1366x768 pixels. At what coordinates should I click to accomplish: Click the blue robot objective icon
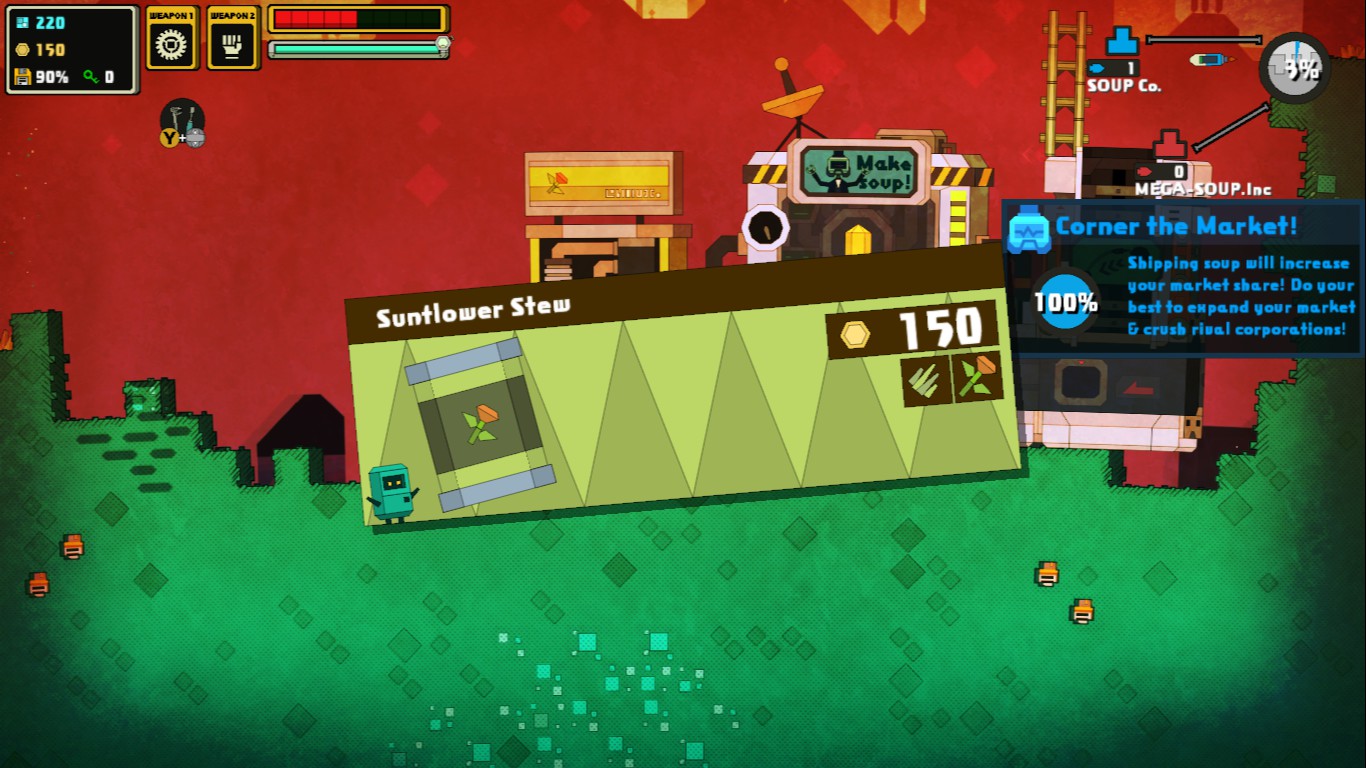(1028, 229)
